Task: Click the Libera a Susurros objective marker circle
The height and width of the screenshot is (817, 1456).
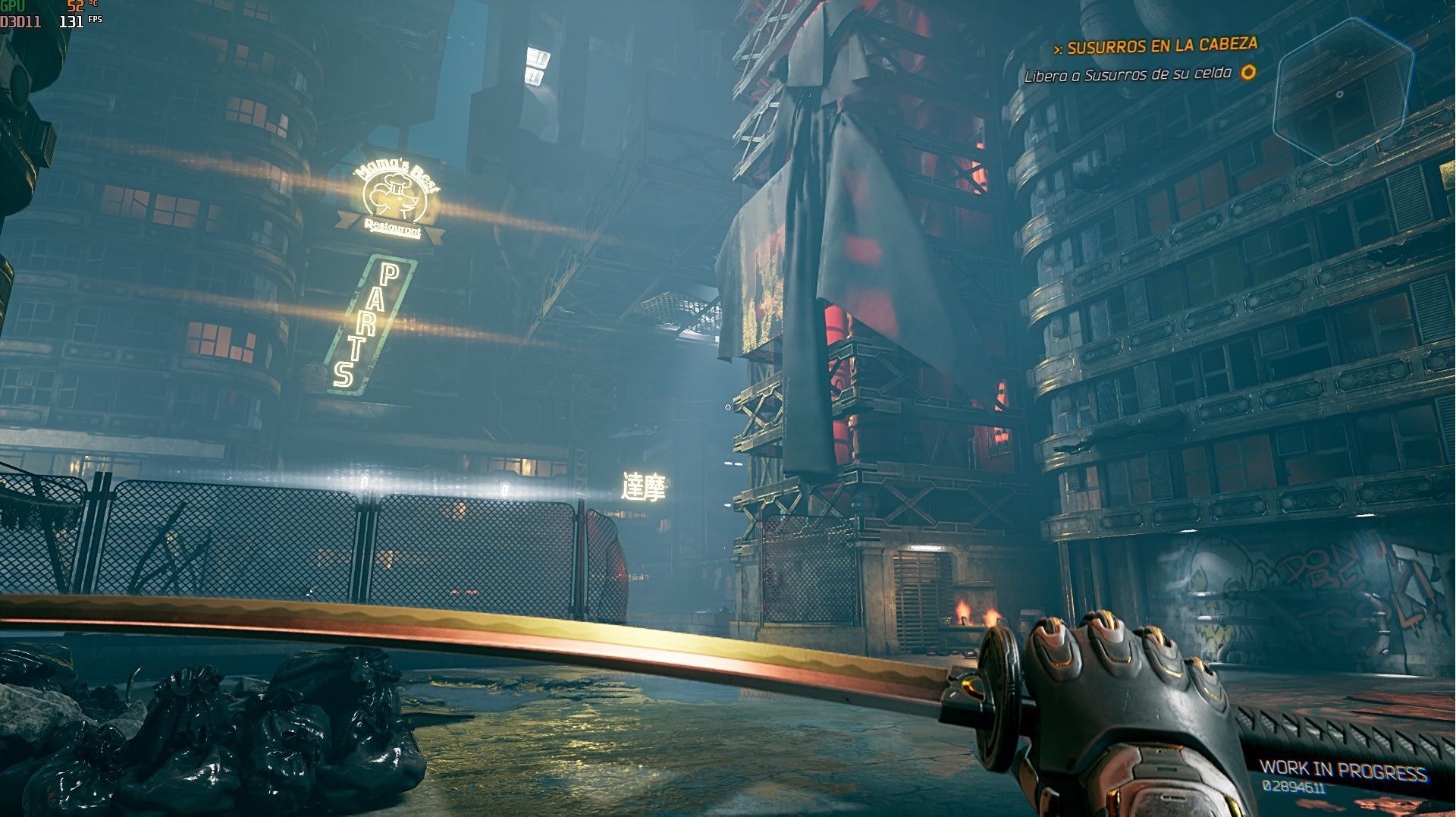Action: pos(1247,72)
